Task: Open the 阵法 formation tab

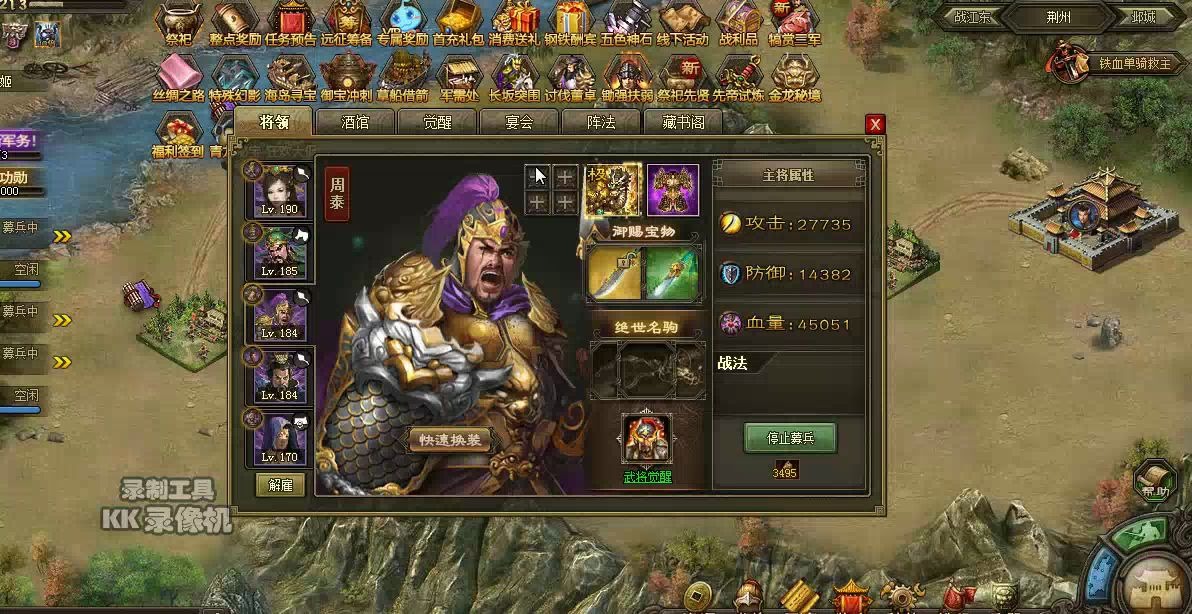Action: (601, 122)
